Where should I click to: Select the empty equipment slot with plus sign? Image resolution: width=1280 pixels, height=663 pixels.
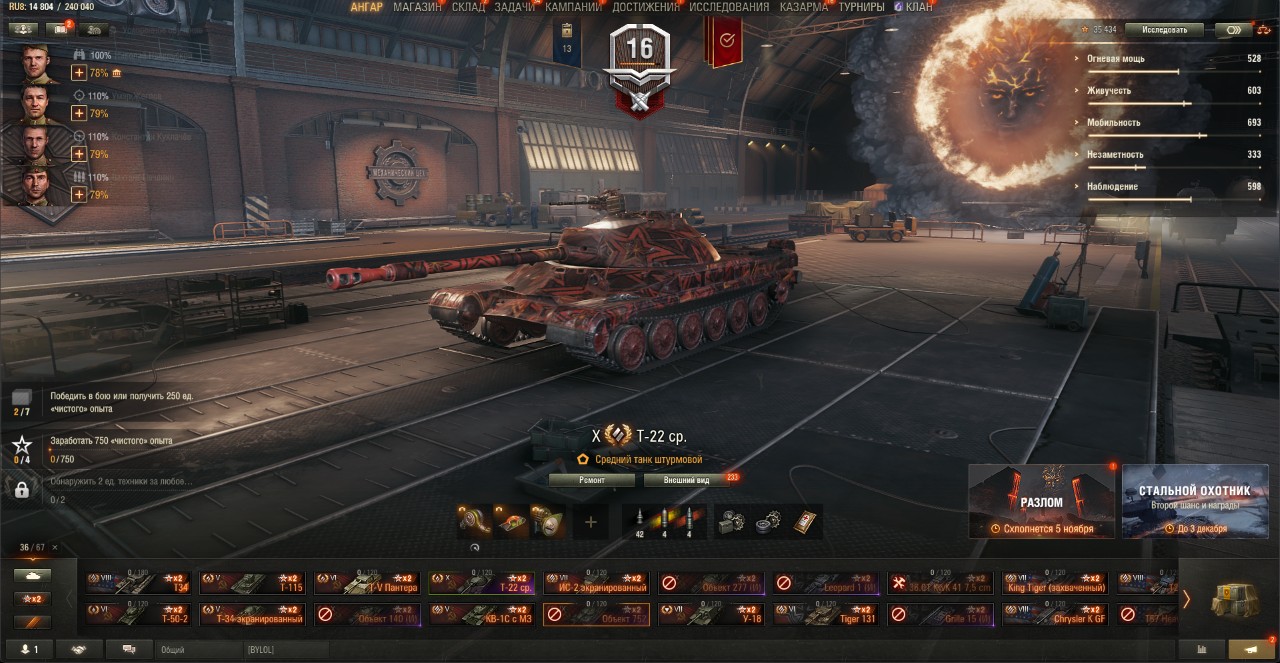point(590,521)
